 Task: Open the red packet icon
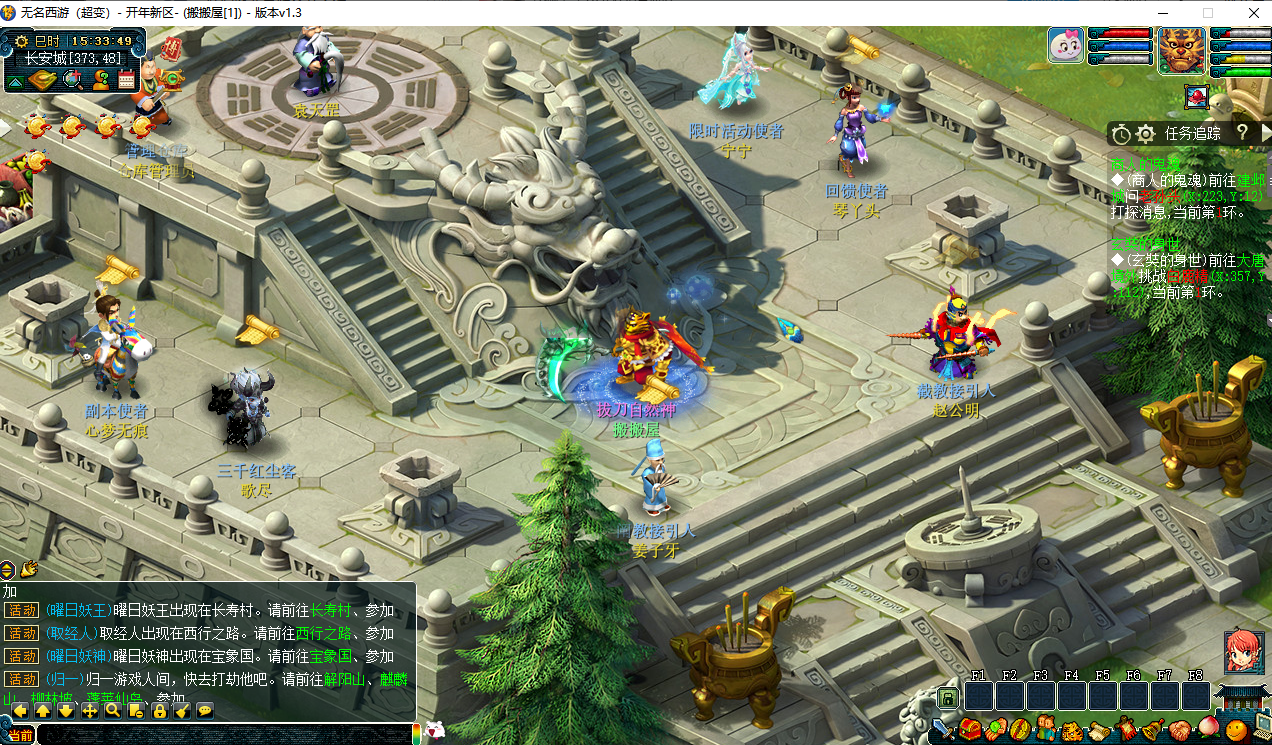171,47
